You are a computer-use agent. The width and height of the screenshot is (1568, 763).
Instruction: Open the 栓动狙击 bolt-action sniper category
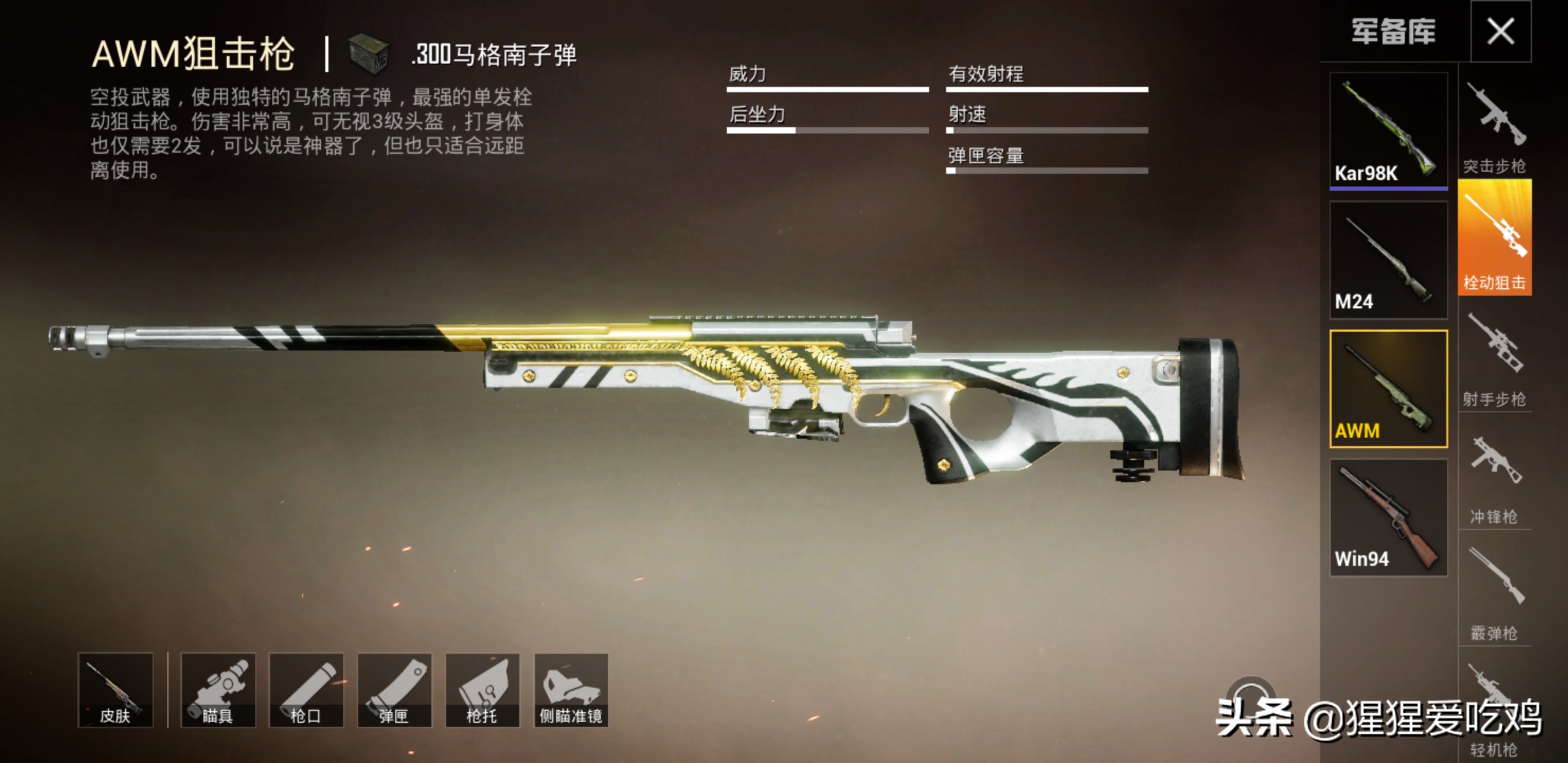click(1494, 238)
